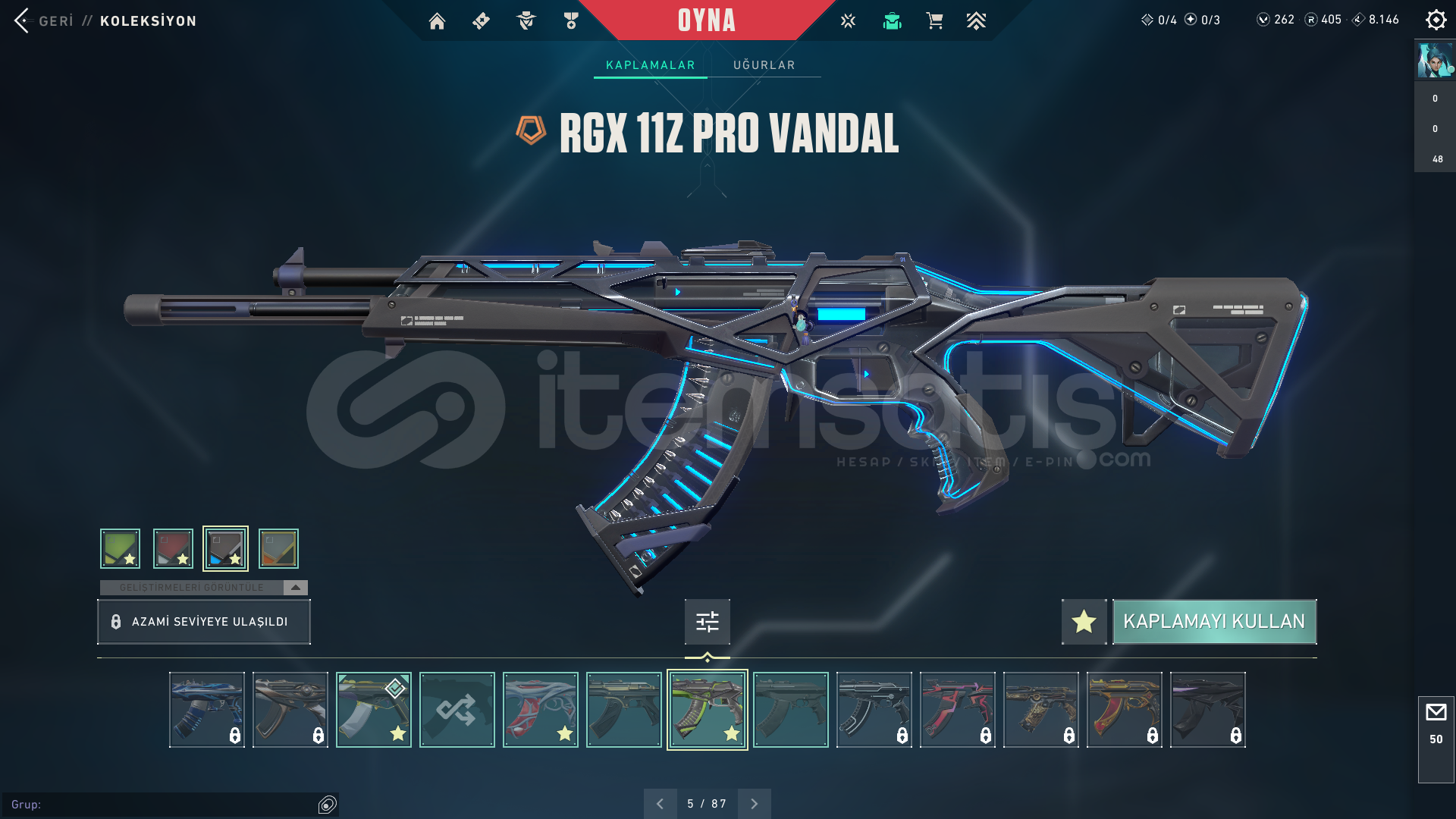Select the green variant color swatch
The width and height of the screenshot is (1456, 819).
click(x=119, y=548)
